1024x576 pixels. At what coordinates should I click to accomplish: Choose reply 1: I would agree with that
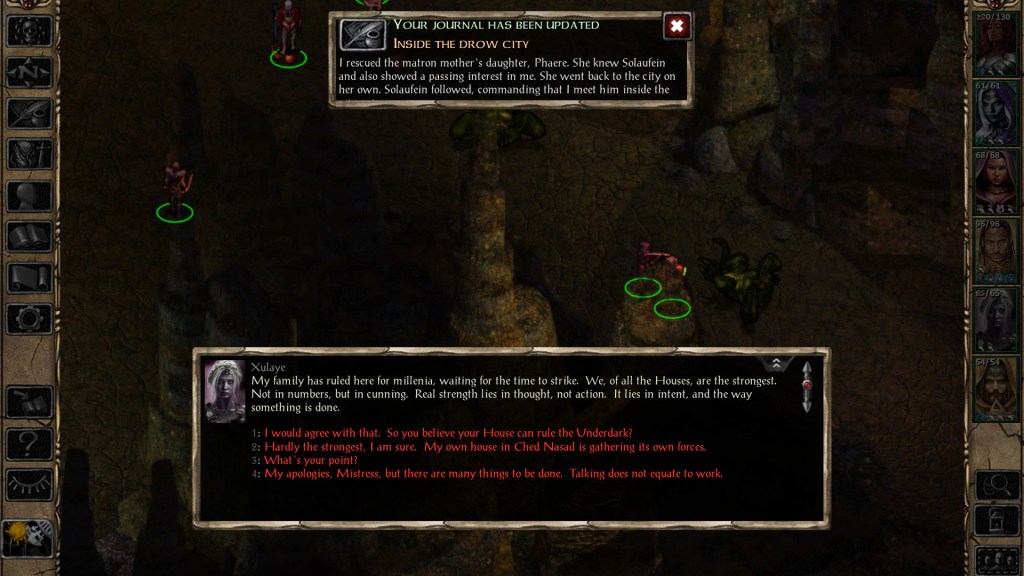tap(448, 433)
